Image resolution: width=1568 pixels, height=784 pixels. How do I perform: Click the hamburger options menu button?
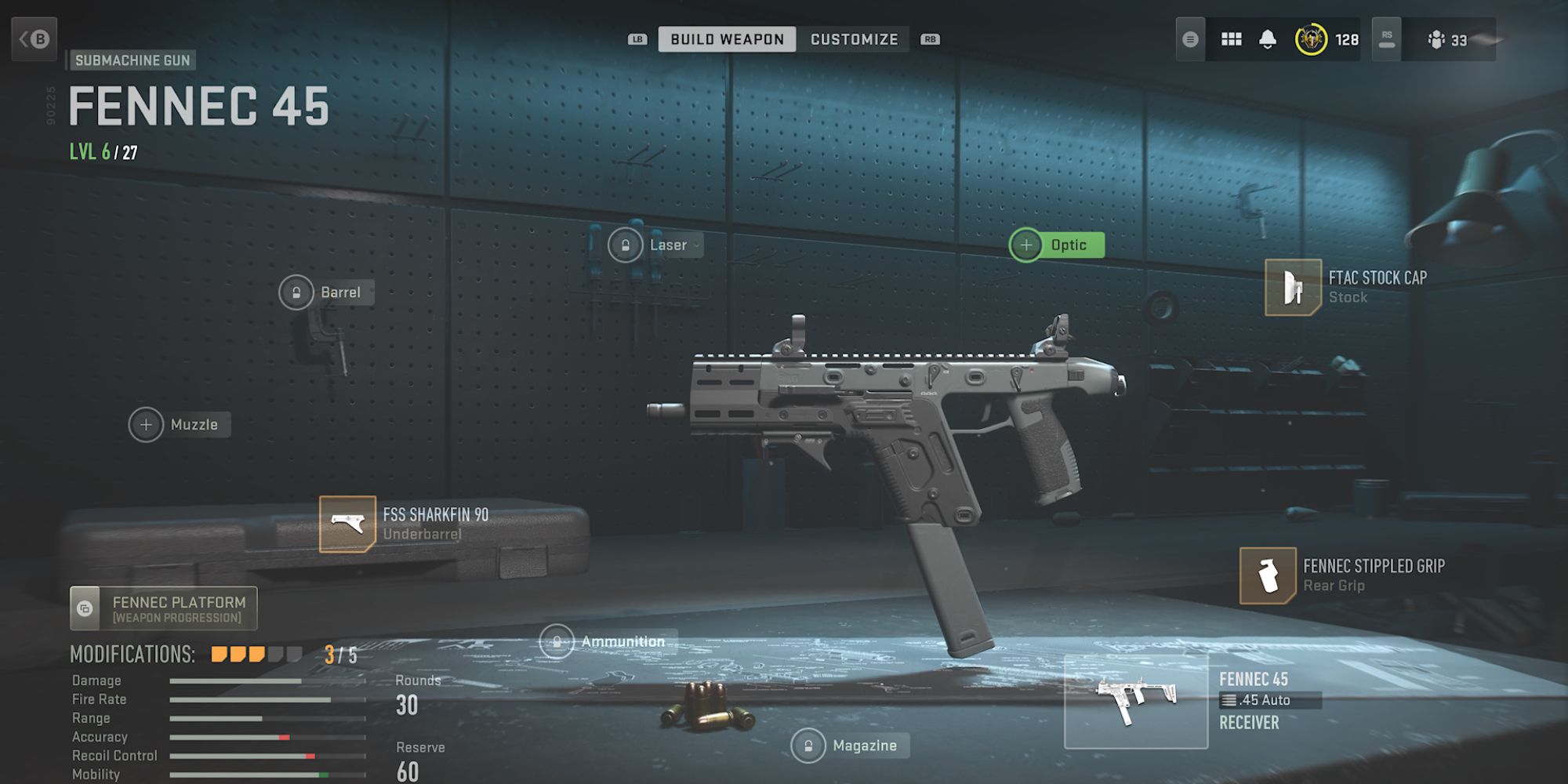(1190, 39)
